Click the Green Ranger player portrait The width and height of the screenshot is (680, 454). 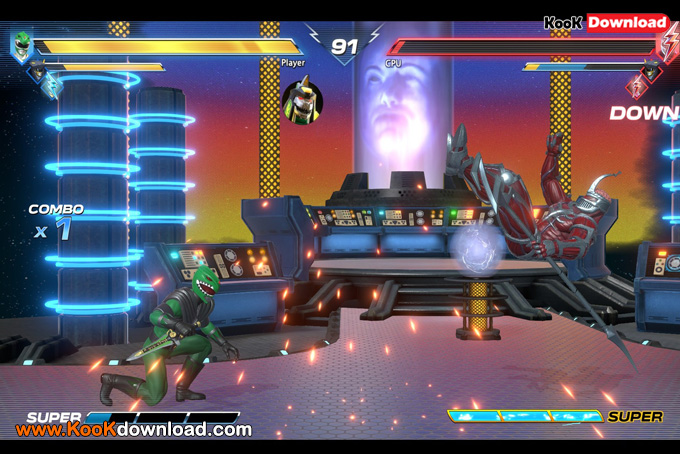tap(22, 45)
